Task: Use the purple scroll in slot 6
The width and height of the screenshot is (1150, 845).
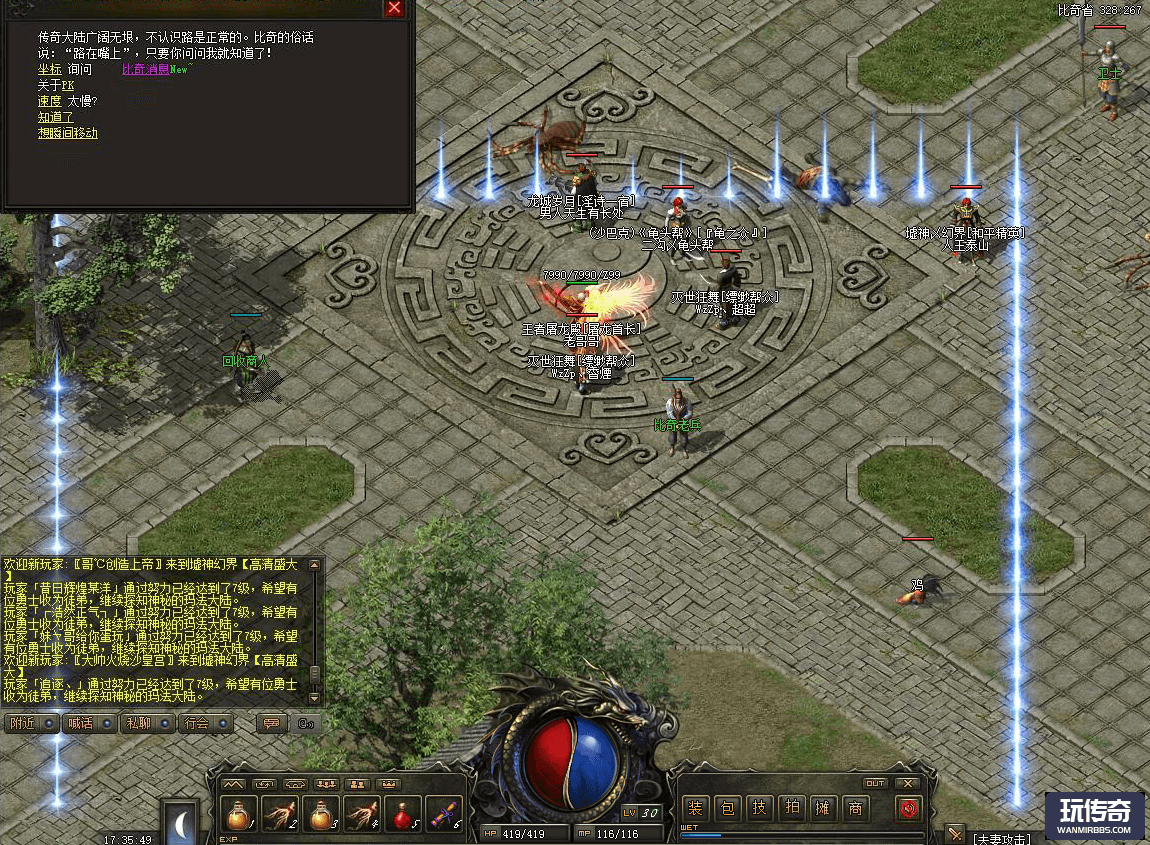Action: [444, 814]
